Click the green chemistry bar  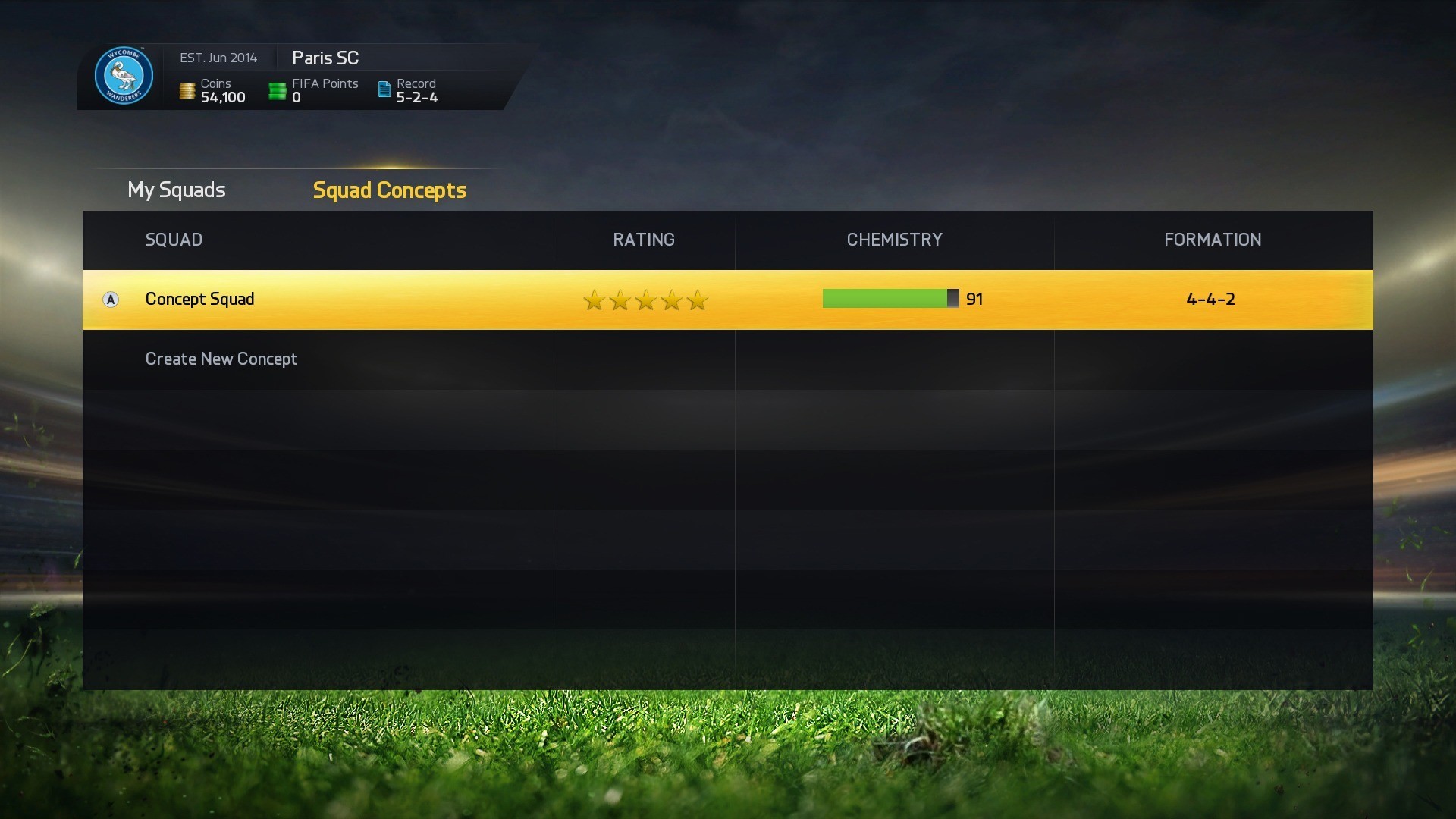[x=883, y=299]
